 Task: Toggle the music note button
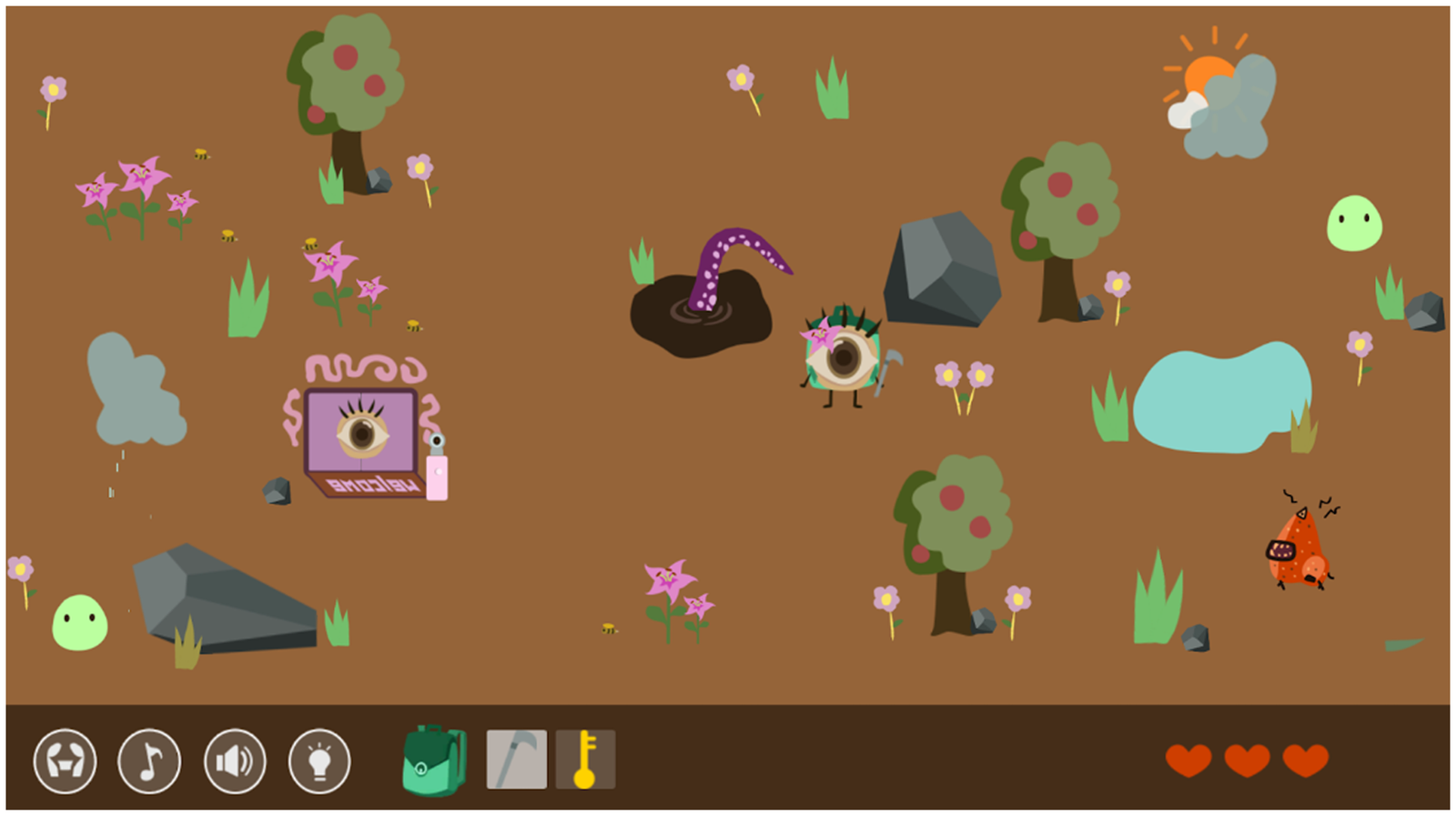coord(149,761)
